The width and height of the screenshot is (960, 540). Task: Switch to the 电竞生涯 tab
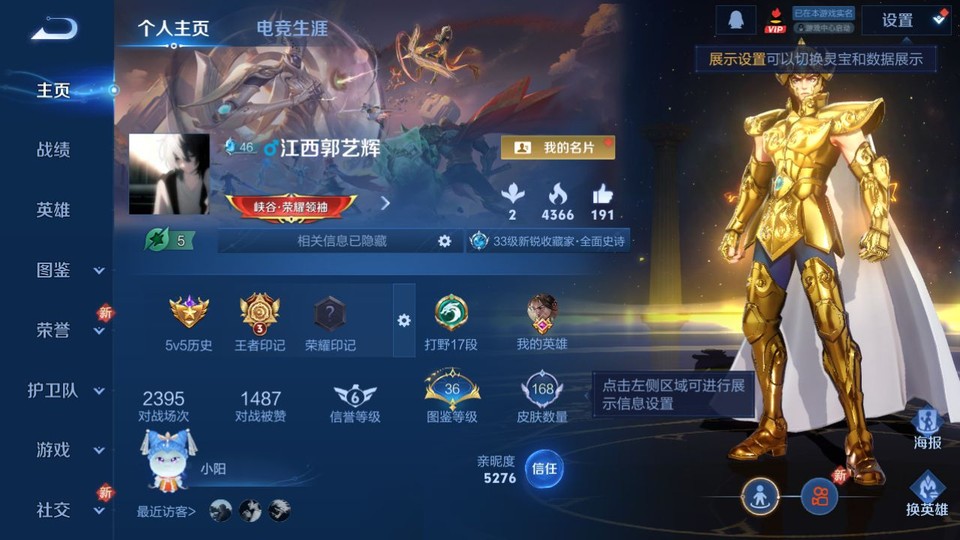[x=292, y=28]
